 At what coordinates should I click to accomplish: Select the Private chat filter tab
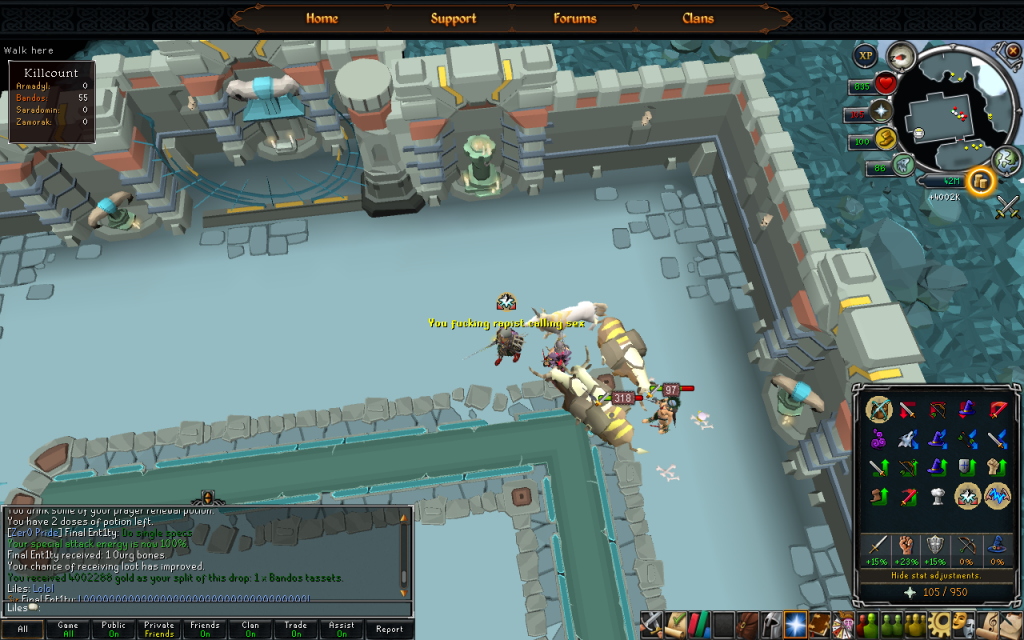(159, 629)
